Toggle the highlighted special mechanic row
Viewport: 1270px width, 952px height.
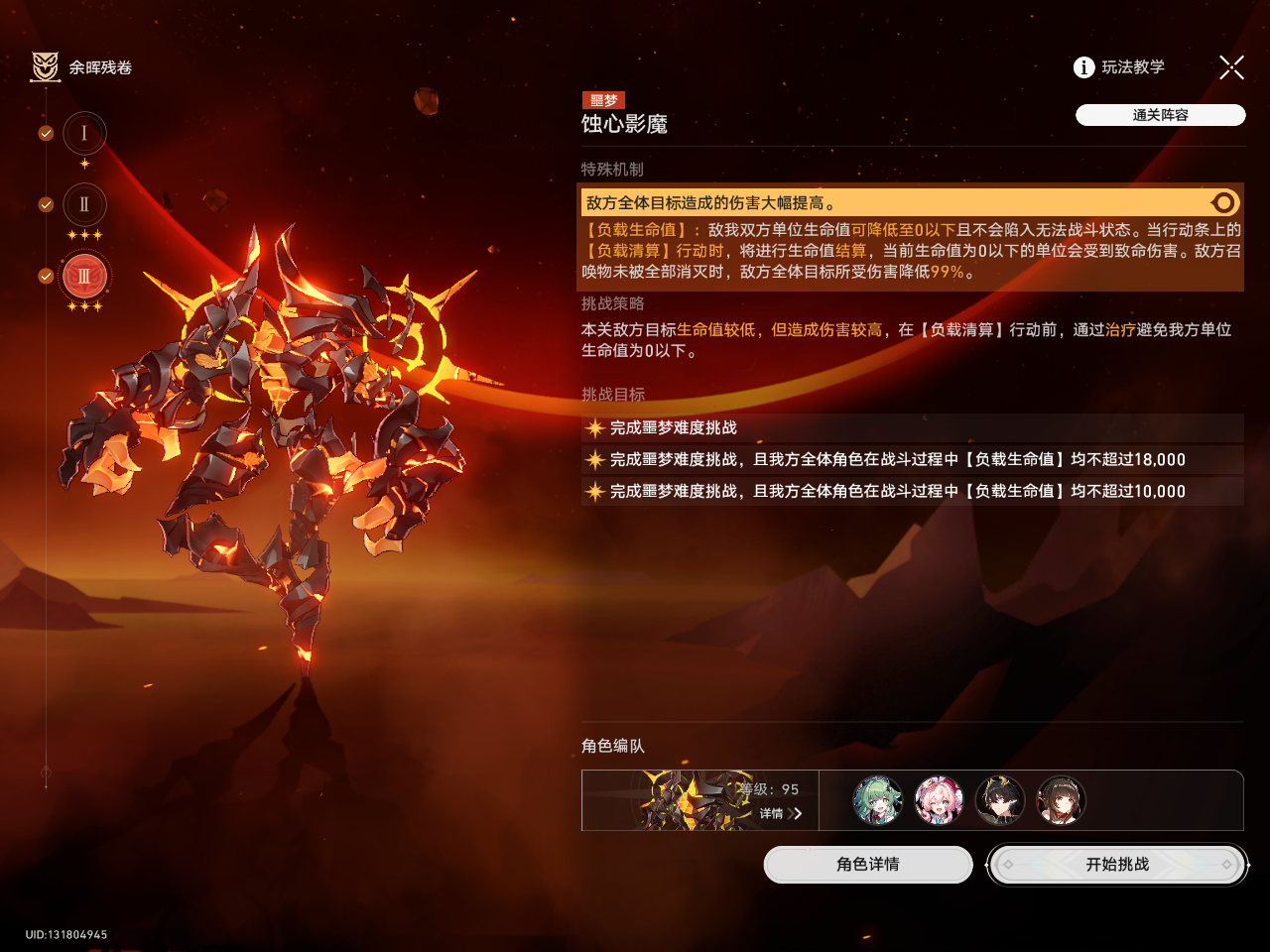pyautogui.click(x=1223, y=203)
